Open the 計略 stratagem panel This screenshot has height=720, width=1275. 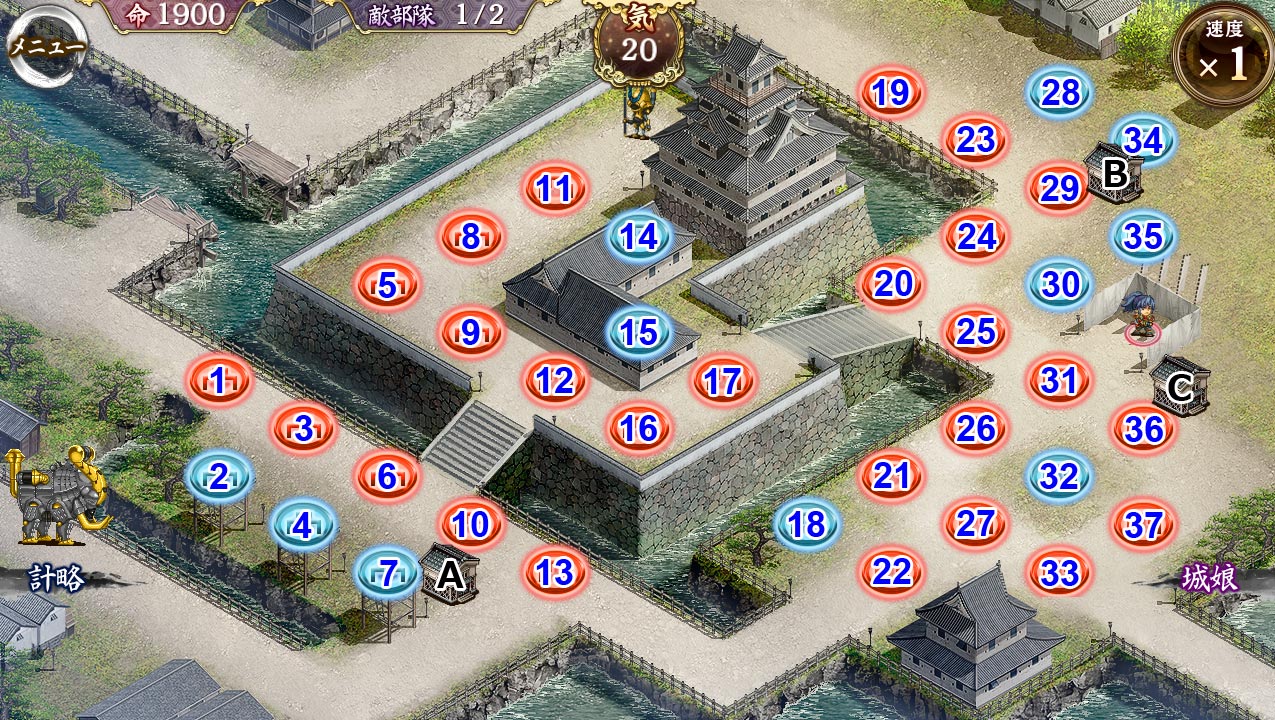coord(55,577)
